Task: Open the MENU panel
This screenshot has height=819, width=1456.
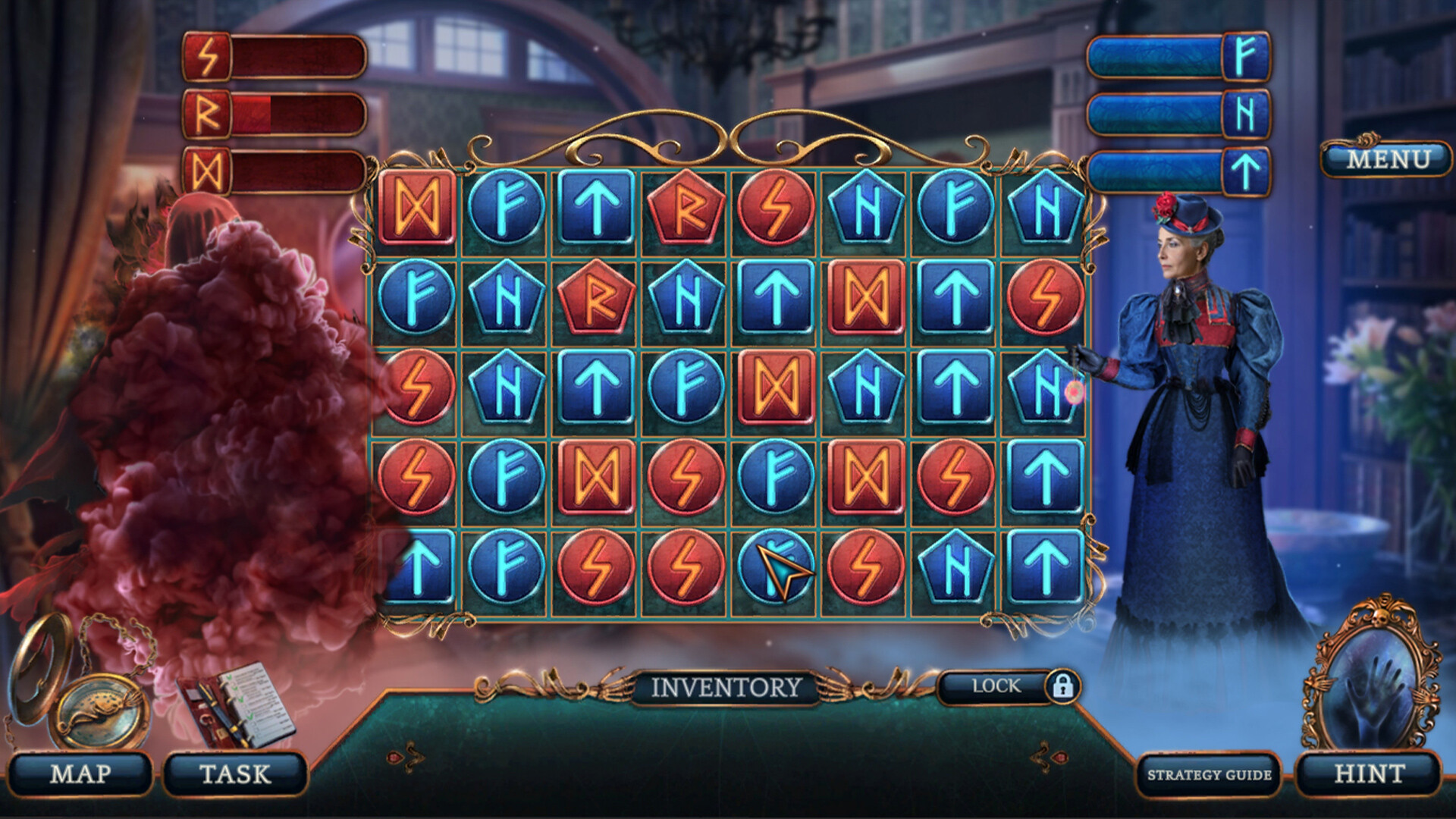Action: [x=1388, y=159]
